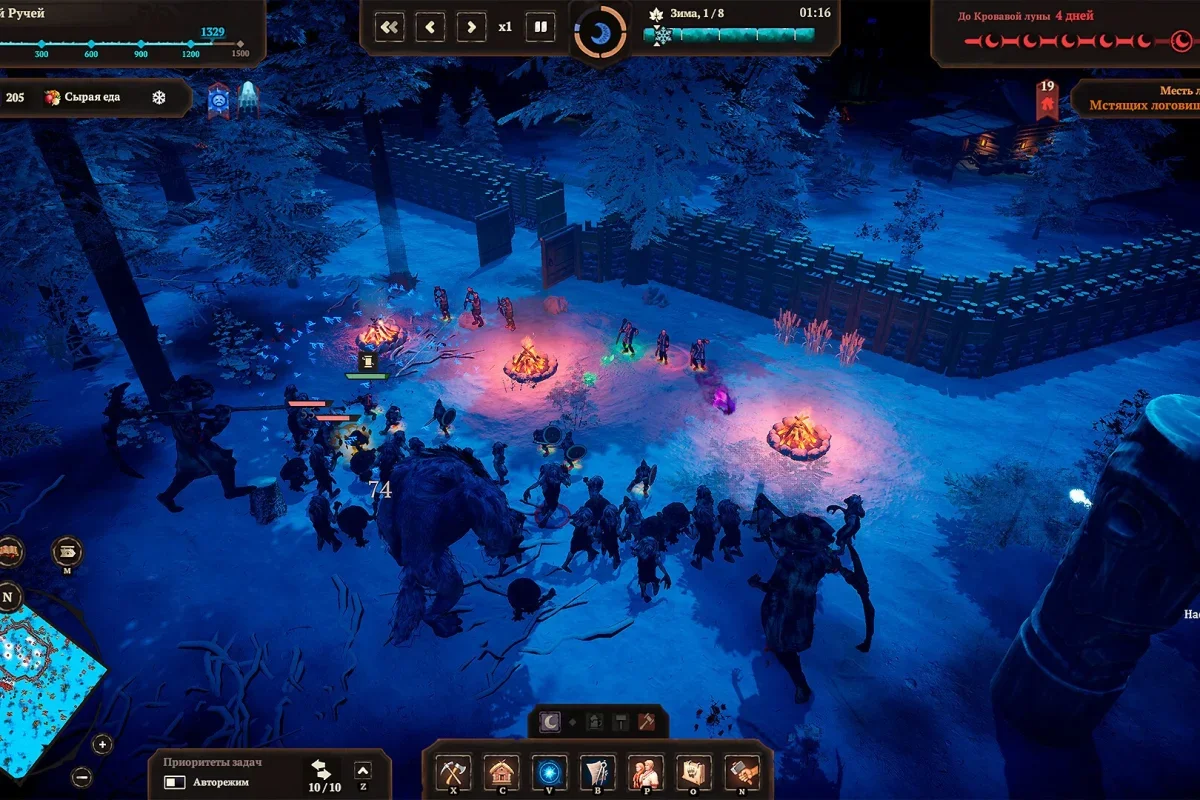Screen dimensions: 1200x800
Task: Open the blueprint and compass menu
Action: pos(597,772)
